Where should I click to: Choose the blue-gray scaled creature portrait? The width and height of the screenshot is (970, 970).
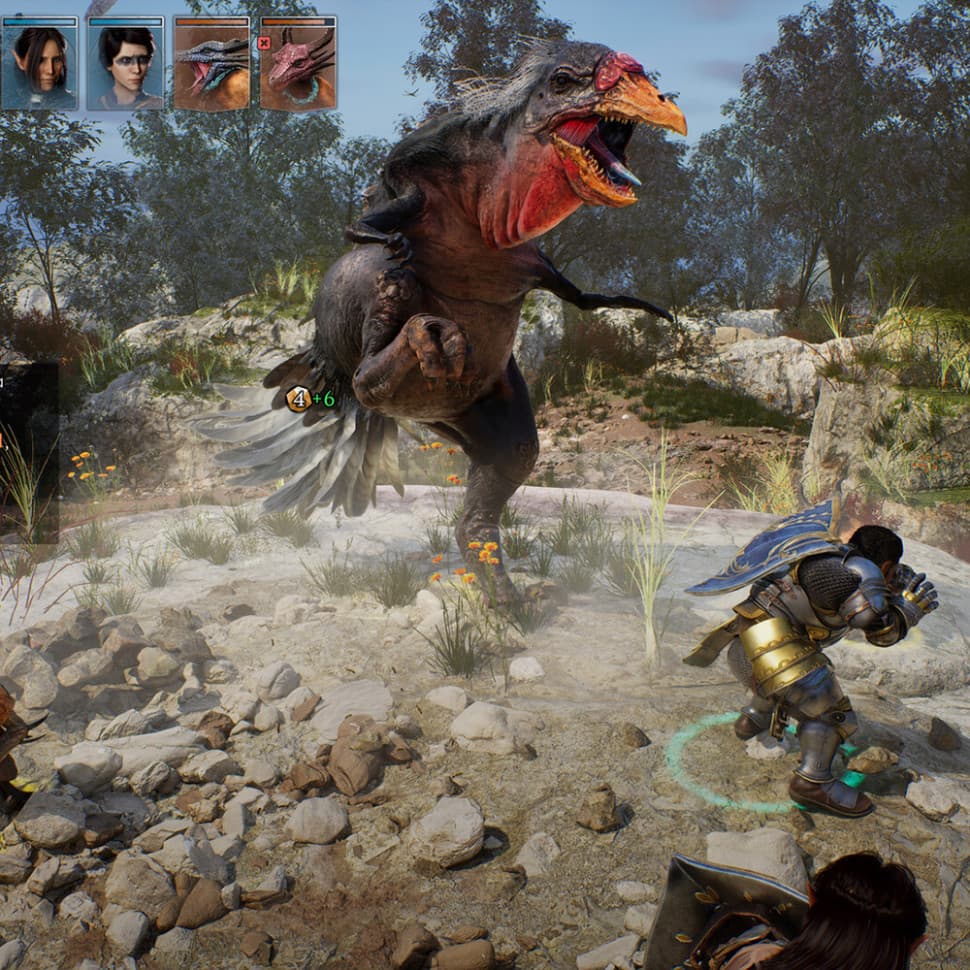click(212, 63)
